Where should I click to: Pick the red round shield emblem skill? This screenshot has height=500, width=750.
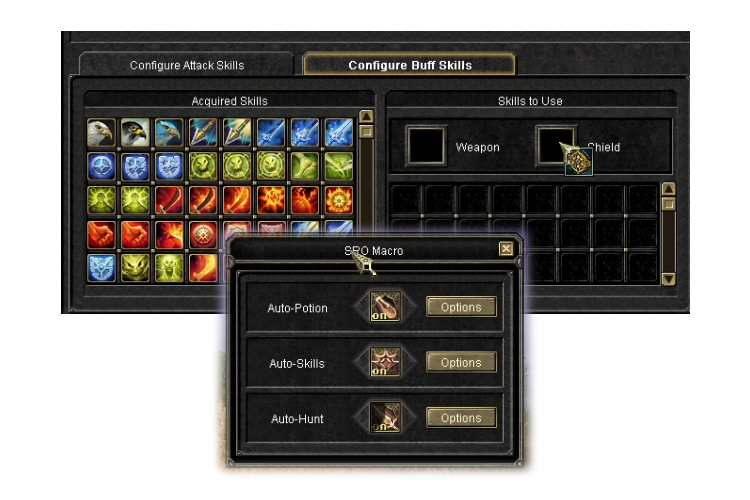203,234
